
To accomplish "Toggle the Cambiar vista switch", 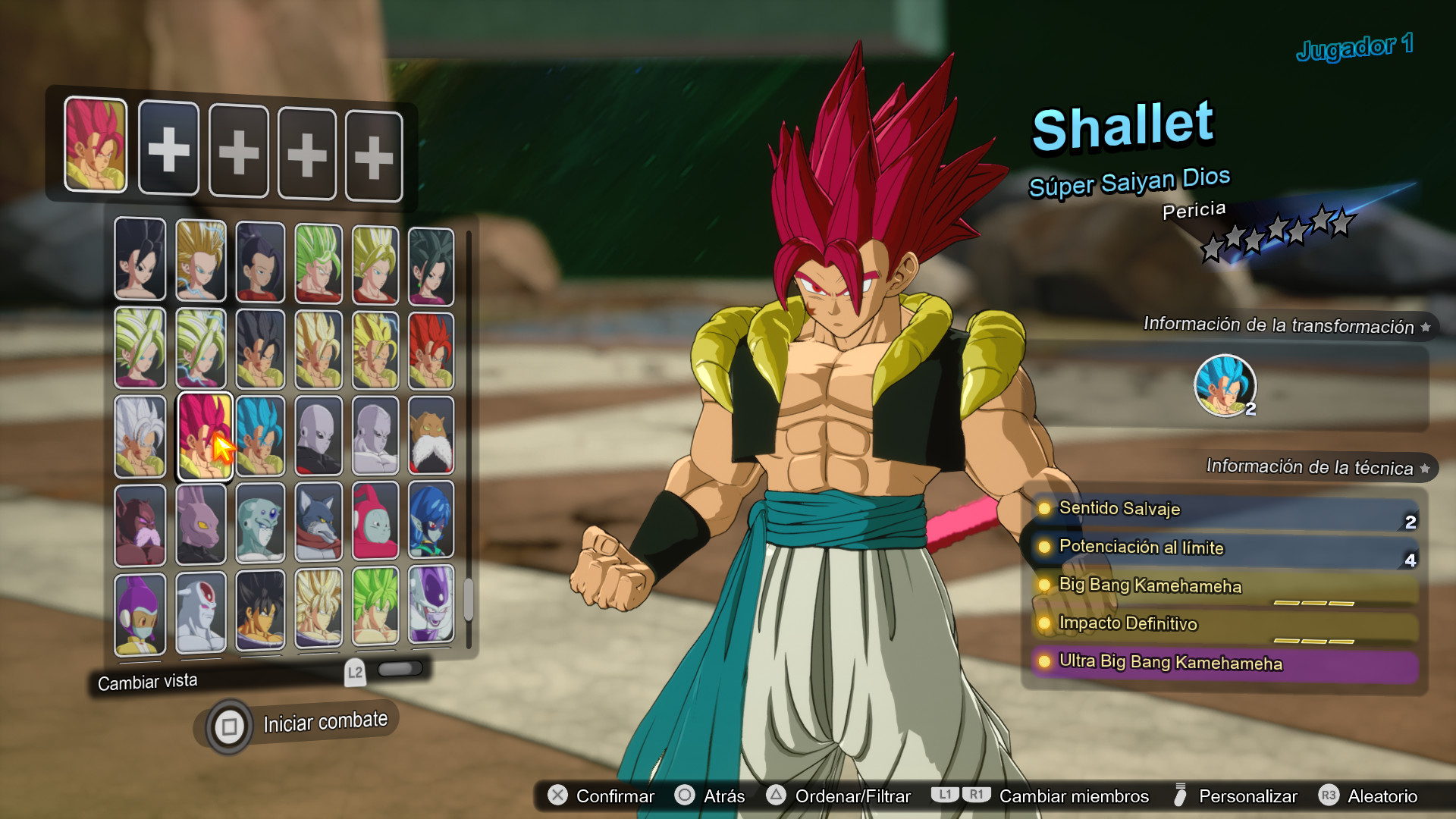I will pyautogui.click(x=402, y=668).
